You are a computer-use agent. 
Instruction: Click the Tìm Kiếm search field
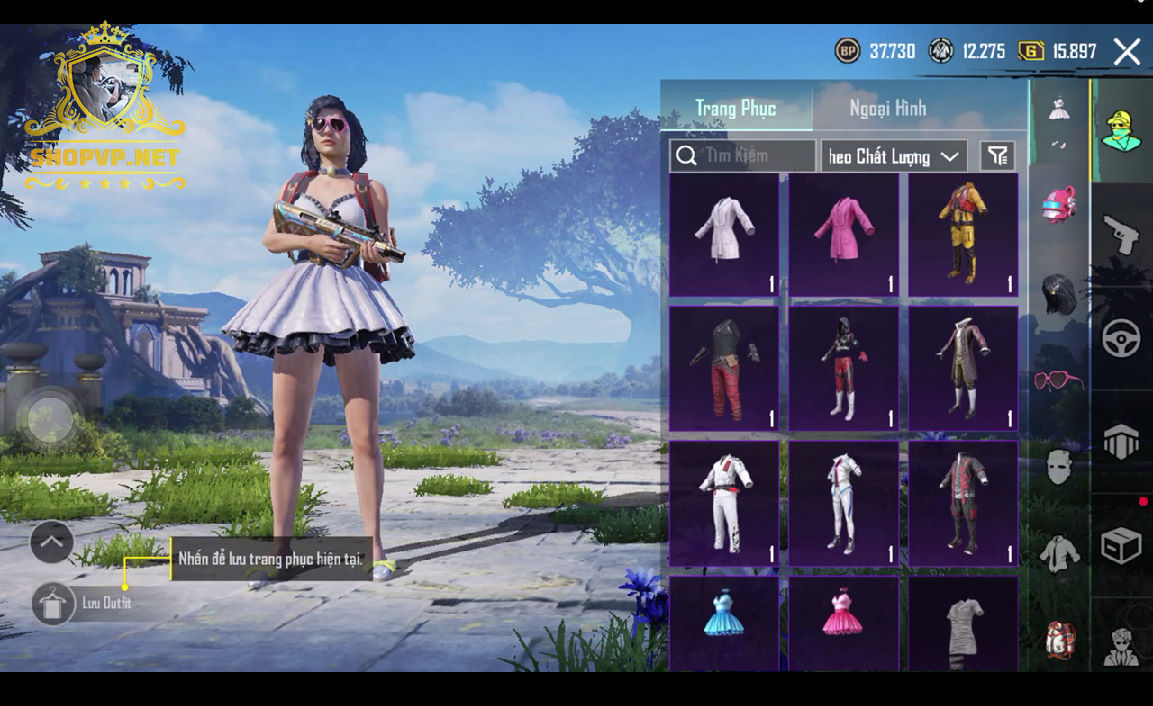[x=743, y=156]
